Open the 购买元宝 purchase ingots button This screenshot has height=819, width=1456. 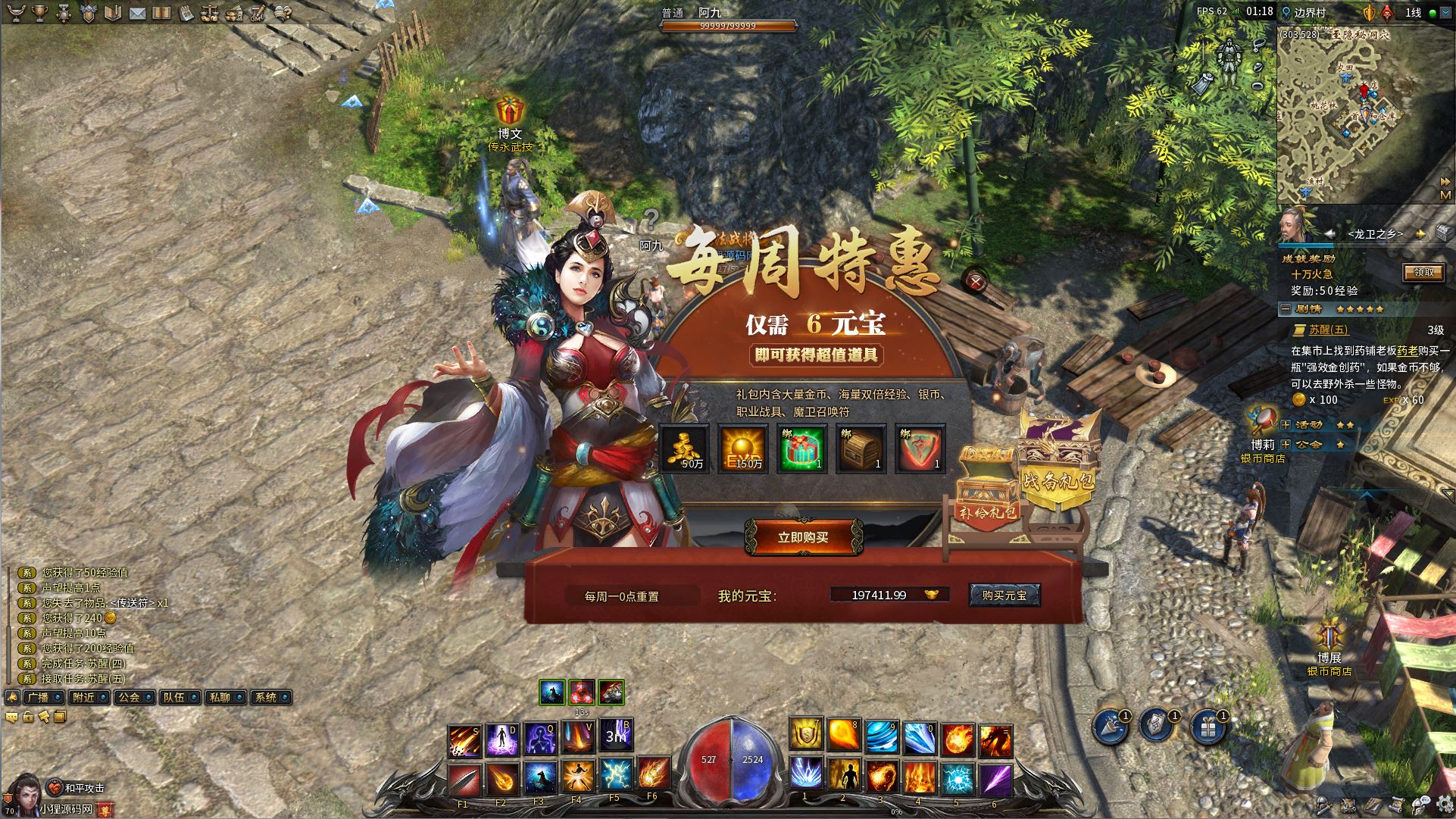(1005, 595)
